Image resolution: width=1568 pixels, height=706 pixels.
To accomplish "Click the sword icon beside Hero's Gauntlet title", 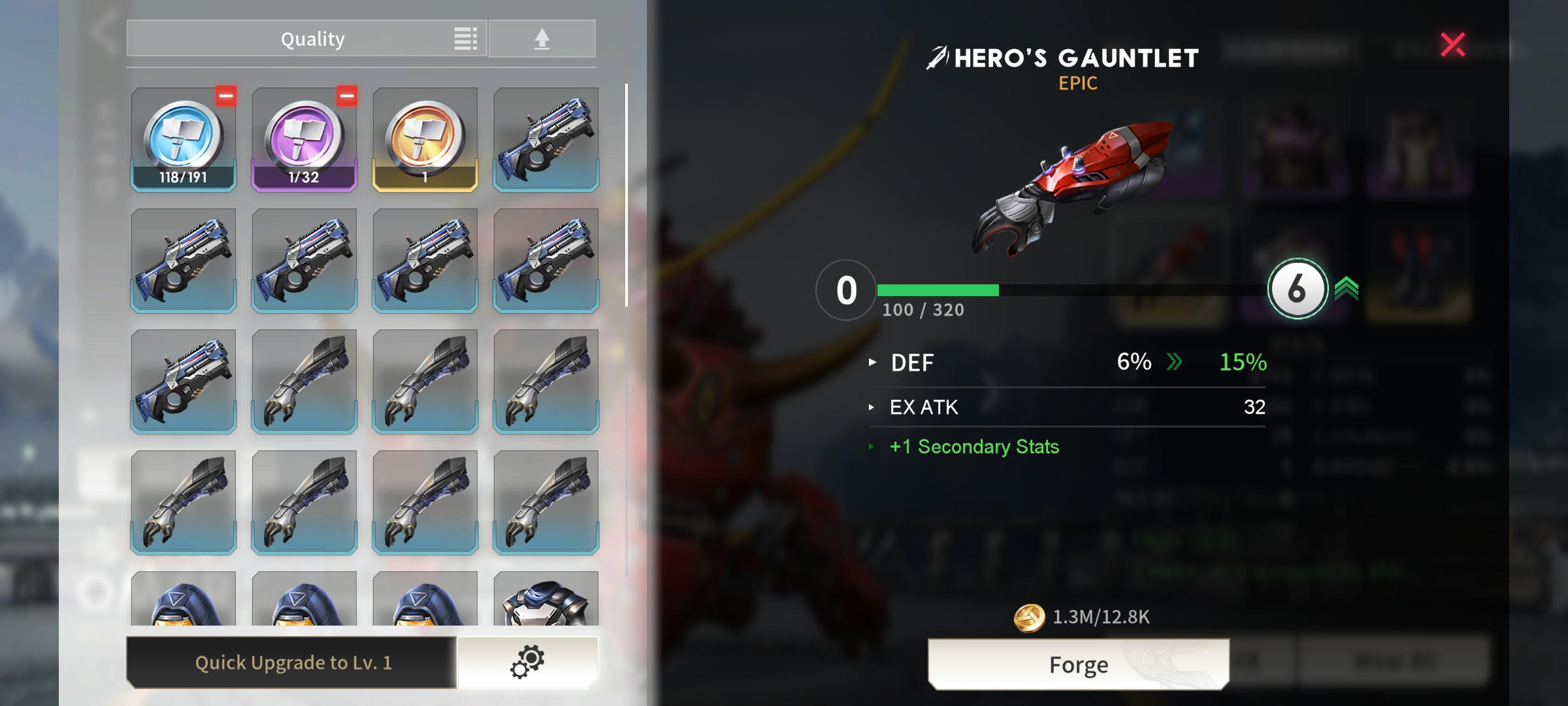I will 937,58.
